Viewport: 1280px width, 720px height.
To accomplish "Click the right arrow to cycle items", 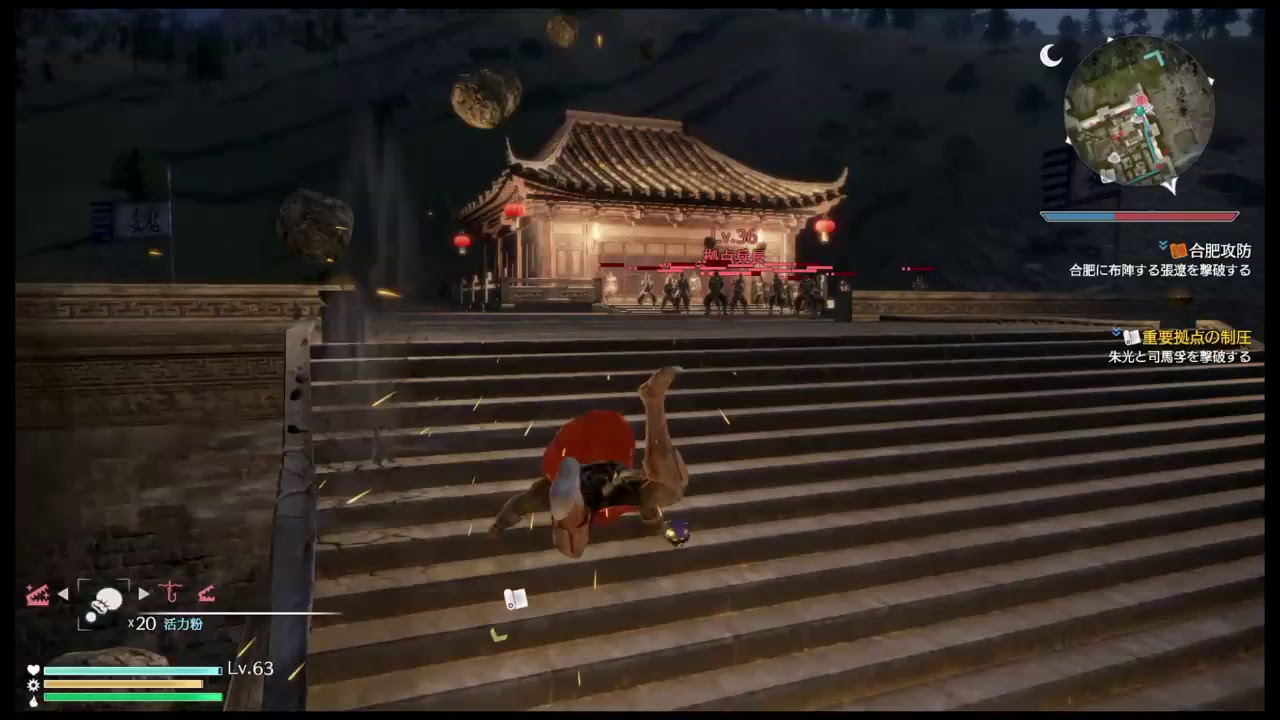I will 141,592.
